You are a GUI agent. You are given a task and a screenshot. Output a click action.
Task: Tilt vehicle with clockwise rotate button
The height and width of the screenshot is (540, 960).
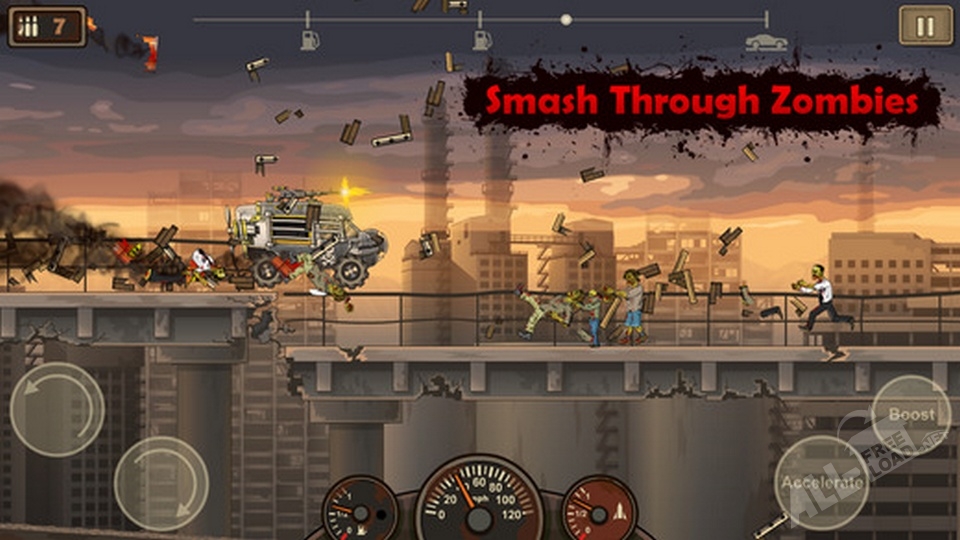161,483
